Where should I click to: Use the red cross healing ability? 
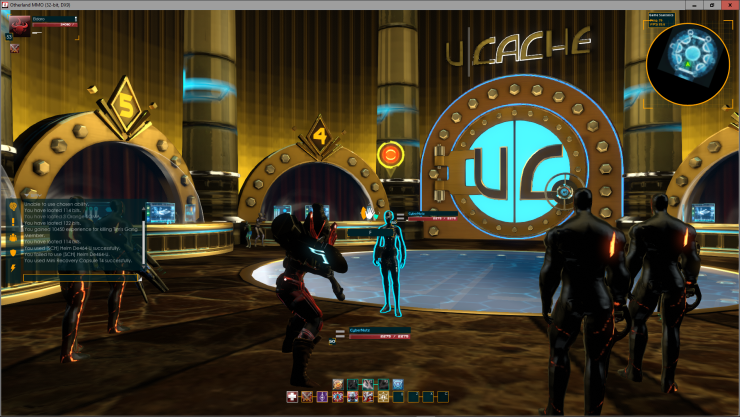(x=292, y=397)
